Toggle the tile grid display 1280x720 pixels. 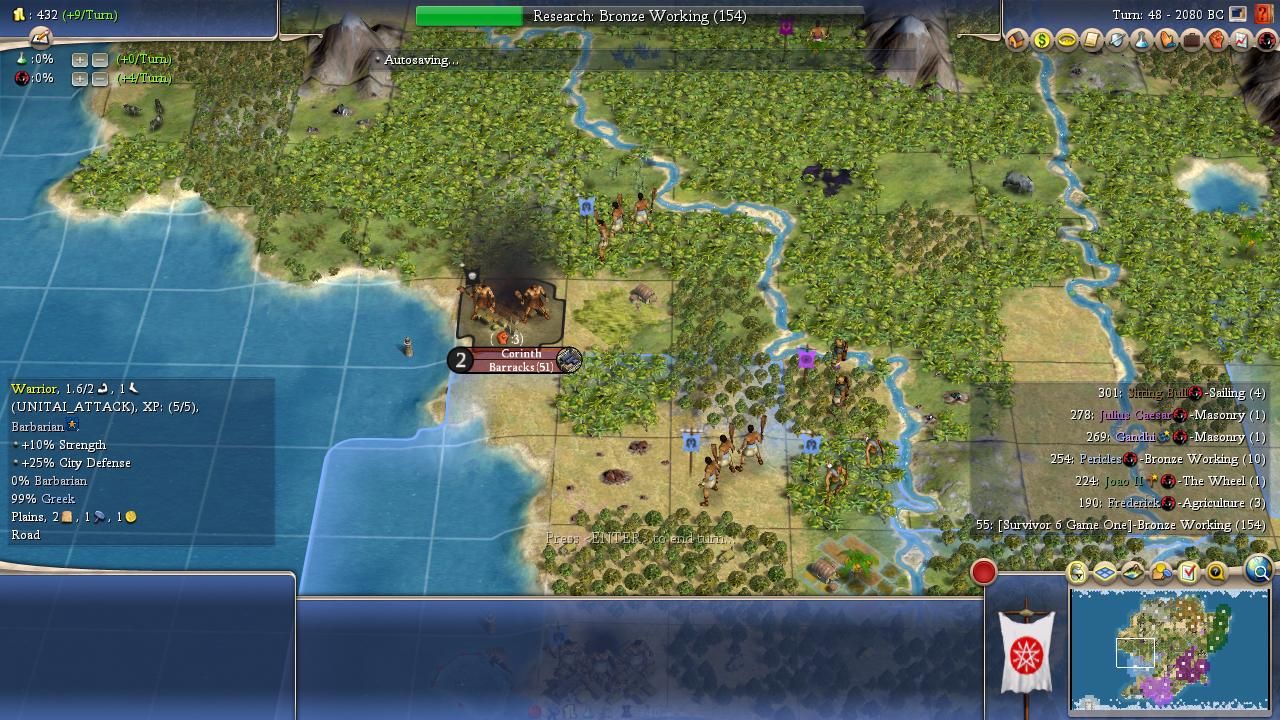[x=1105, y=572]
